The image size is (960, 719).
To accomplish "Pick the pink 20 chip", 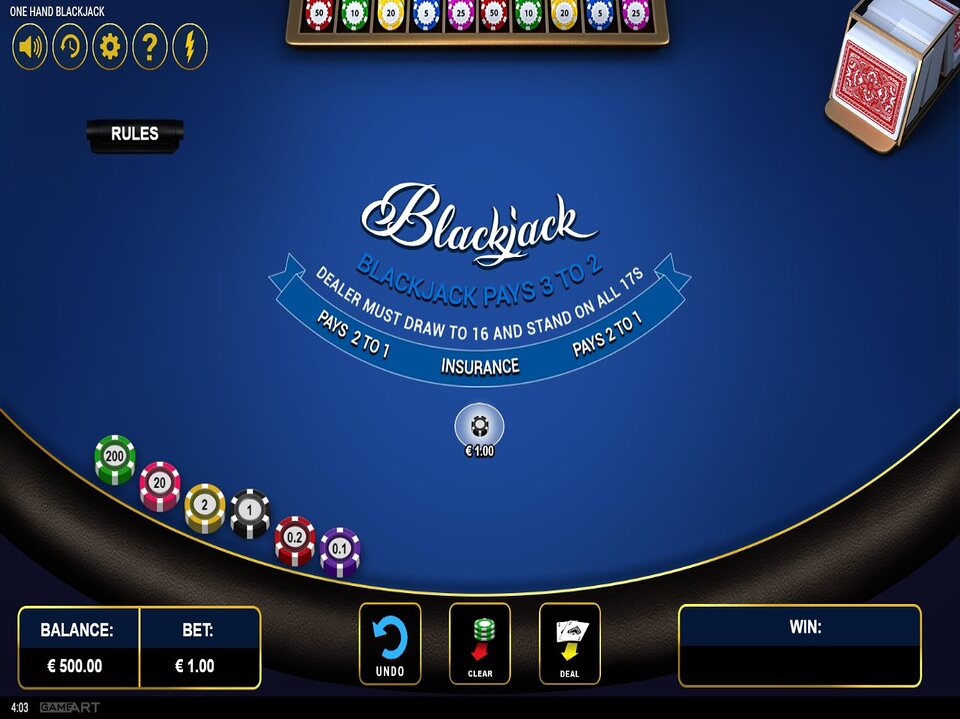I will pyautogui.click(x=160, y=484).
